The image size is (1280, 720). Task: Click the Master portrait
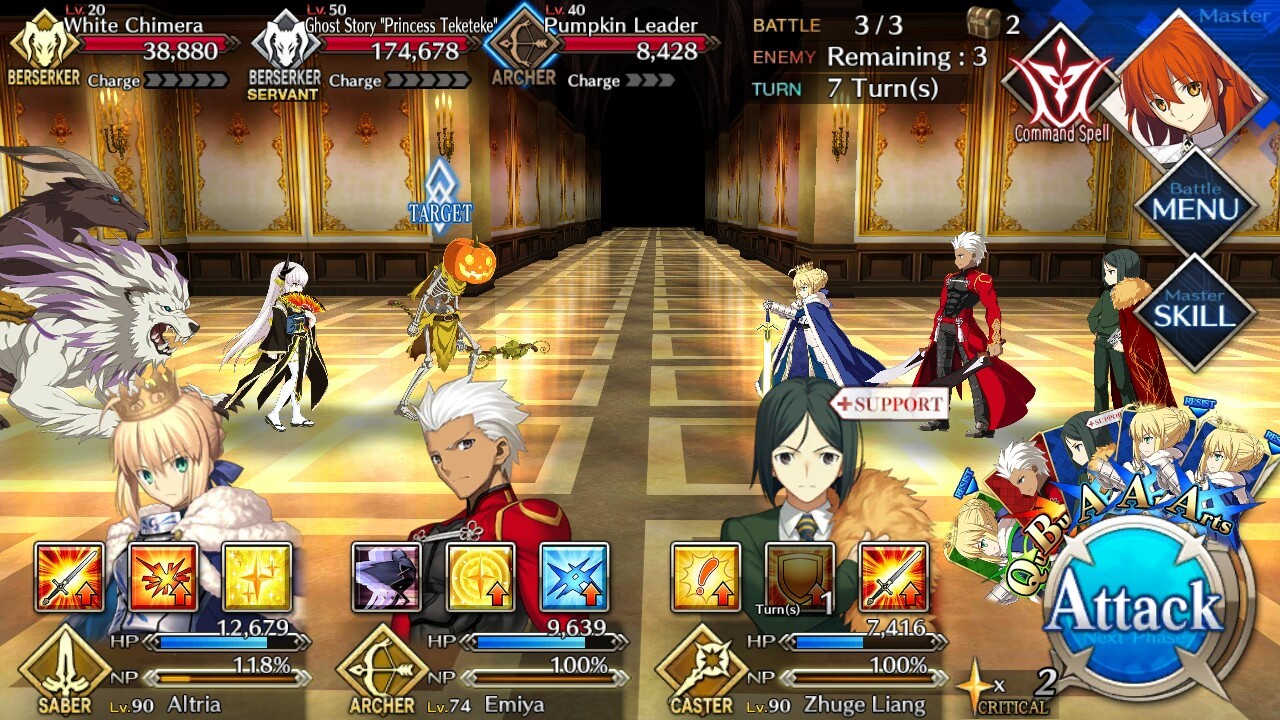[1190, 80]
